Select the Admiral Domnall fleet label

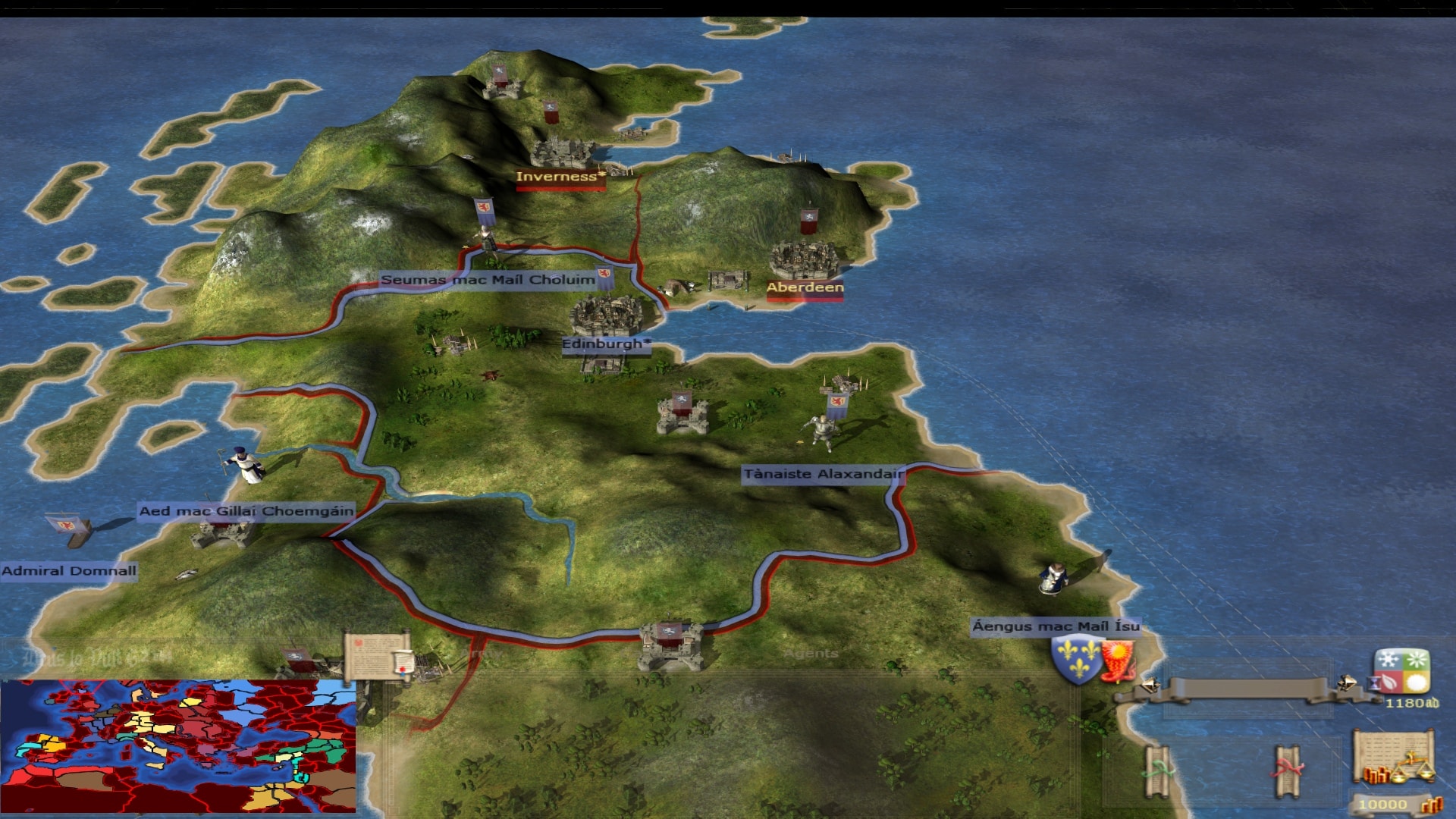[69, 571]
